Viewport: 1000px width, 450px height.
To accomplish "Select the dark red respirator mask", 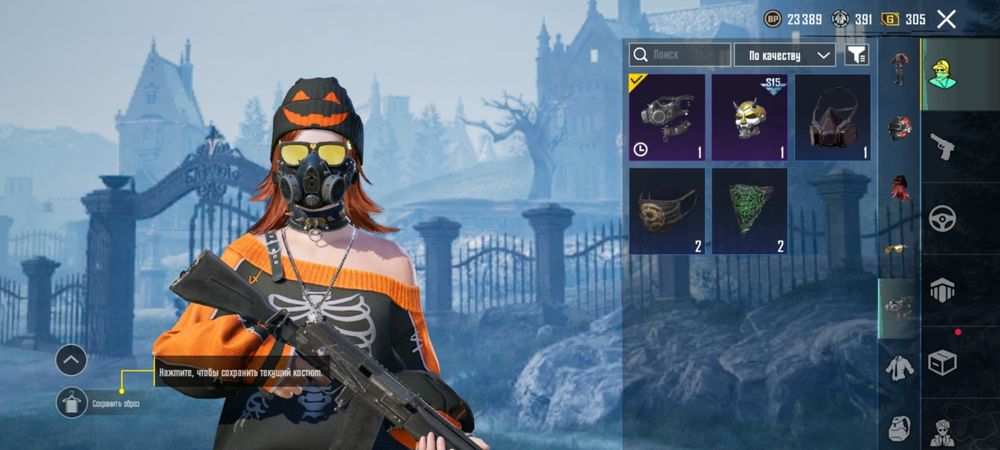I will coord(832,118).
